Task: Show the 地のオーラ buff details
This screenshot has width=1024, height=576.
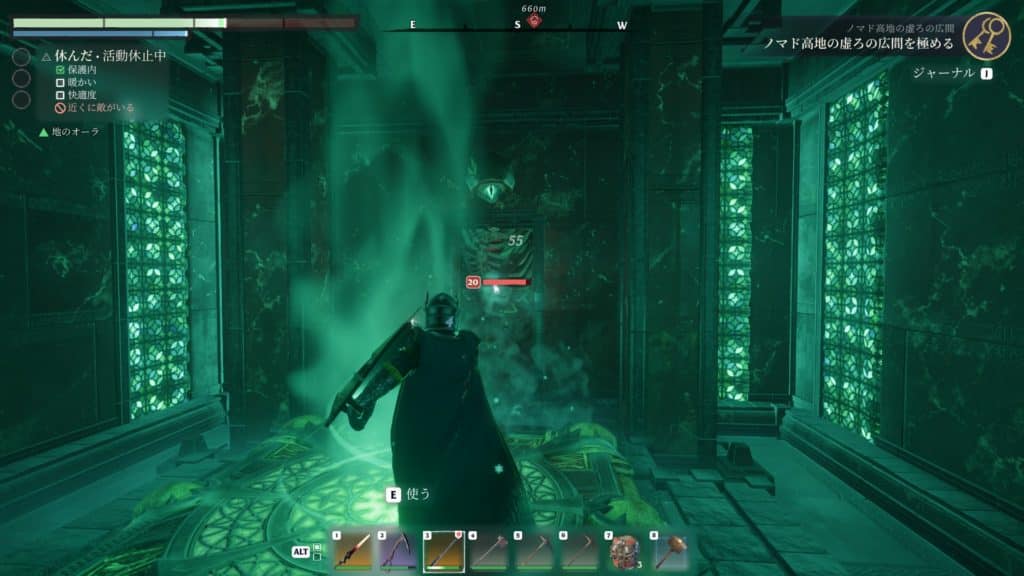Action: 76,131
